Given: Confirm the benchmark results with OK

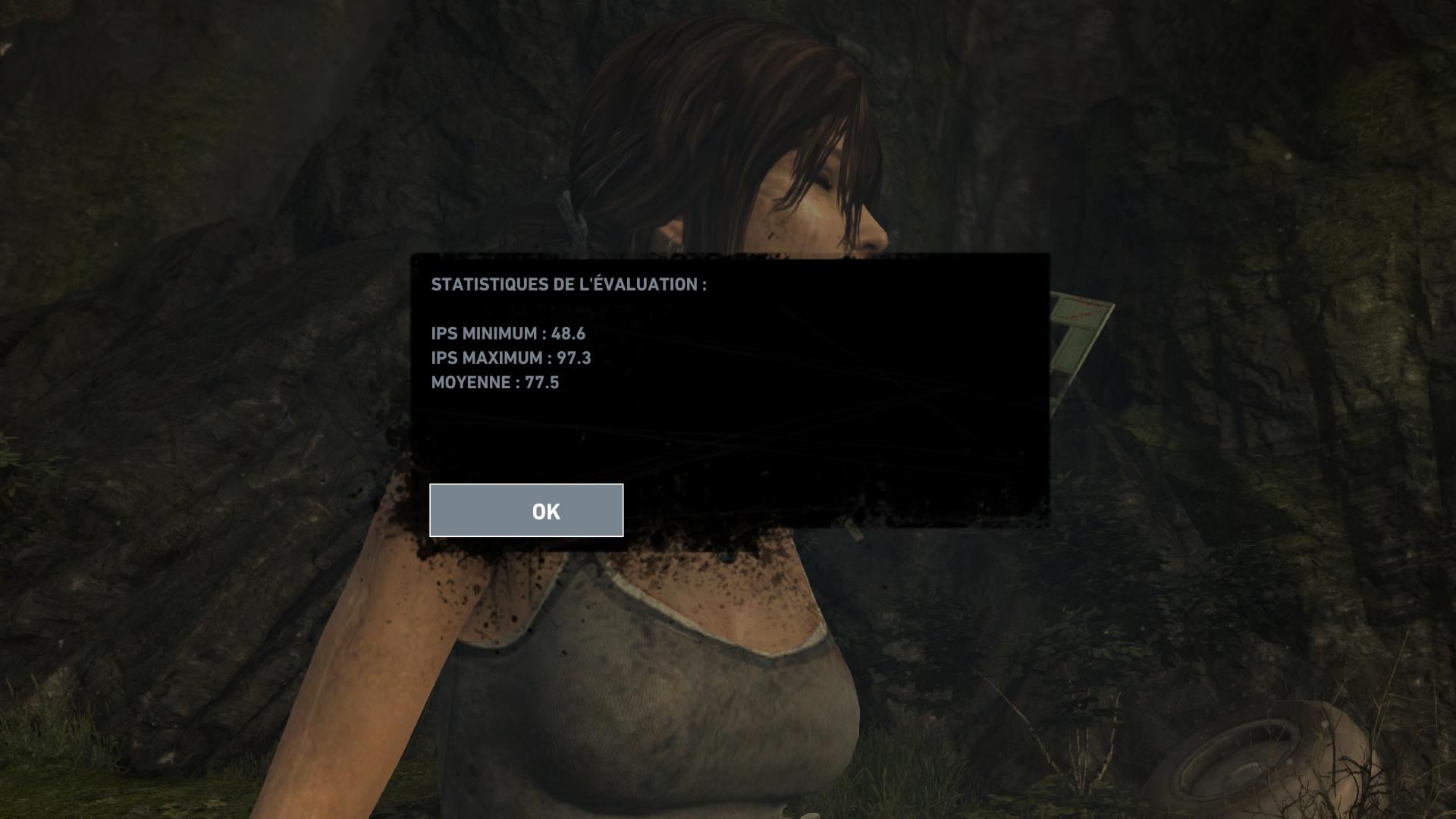Looking at the screenshot, I should (526, 510).
